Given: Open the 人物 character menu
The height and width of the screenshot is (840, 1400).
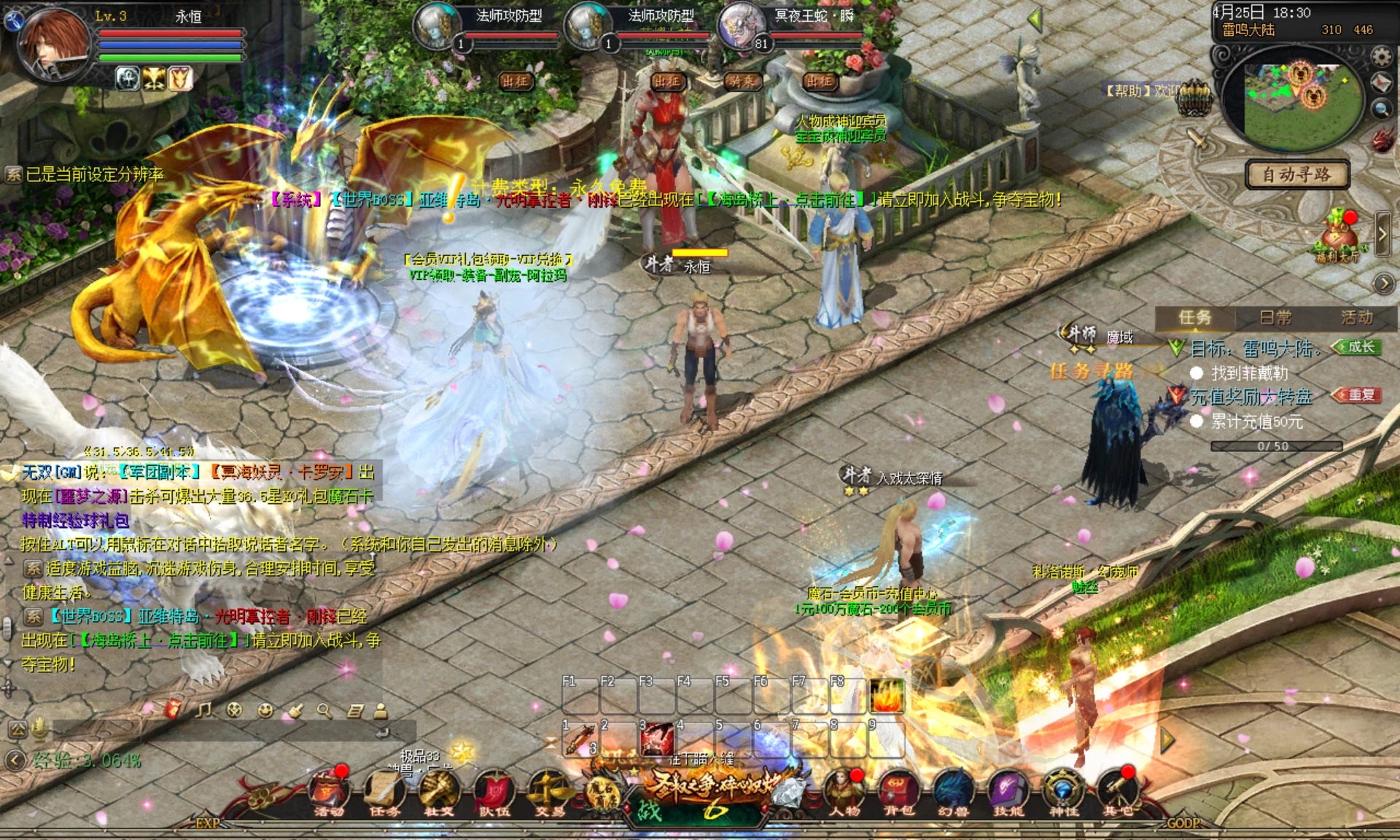Looking at the screenshot, I should tap(844, 792).
